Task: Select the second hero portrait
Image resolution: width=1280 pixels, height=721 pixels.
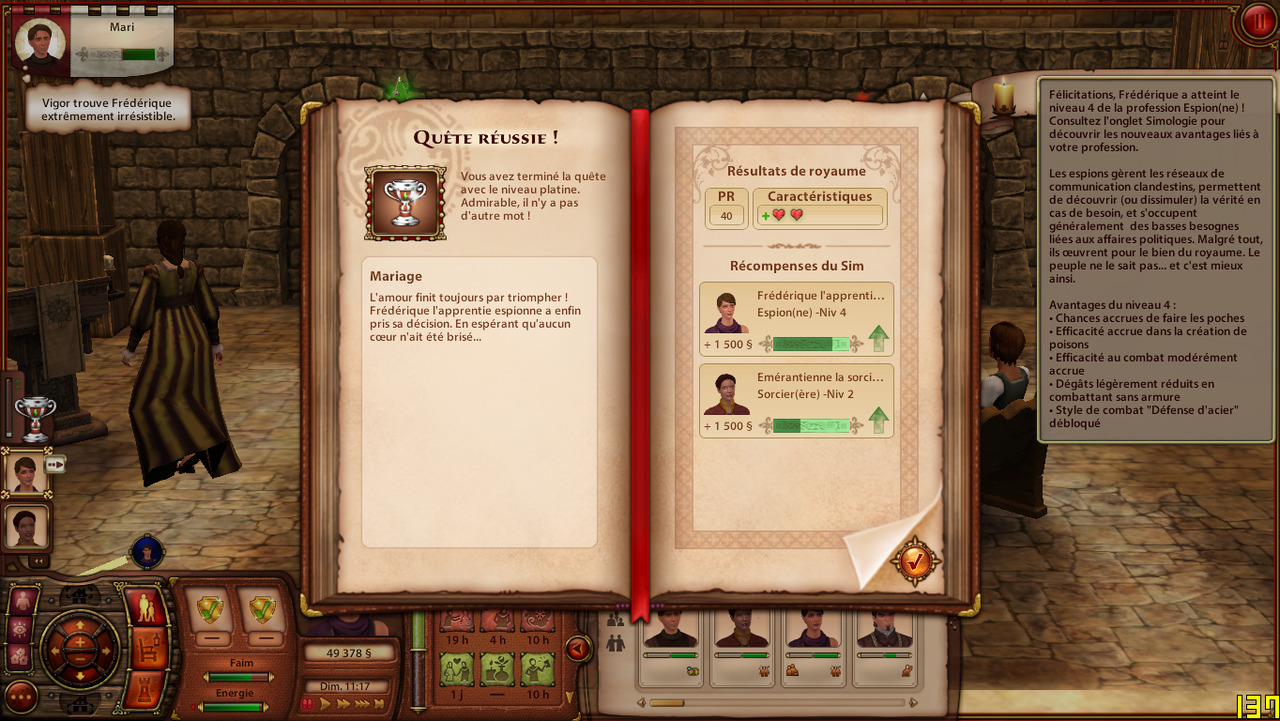Action: (x=27, y=526)
